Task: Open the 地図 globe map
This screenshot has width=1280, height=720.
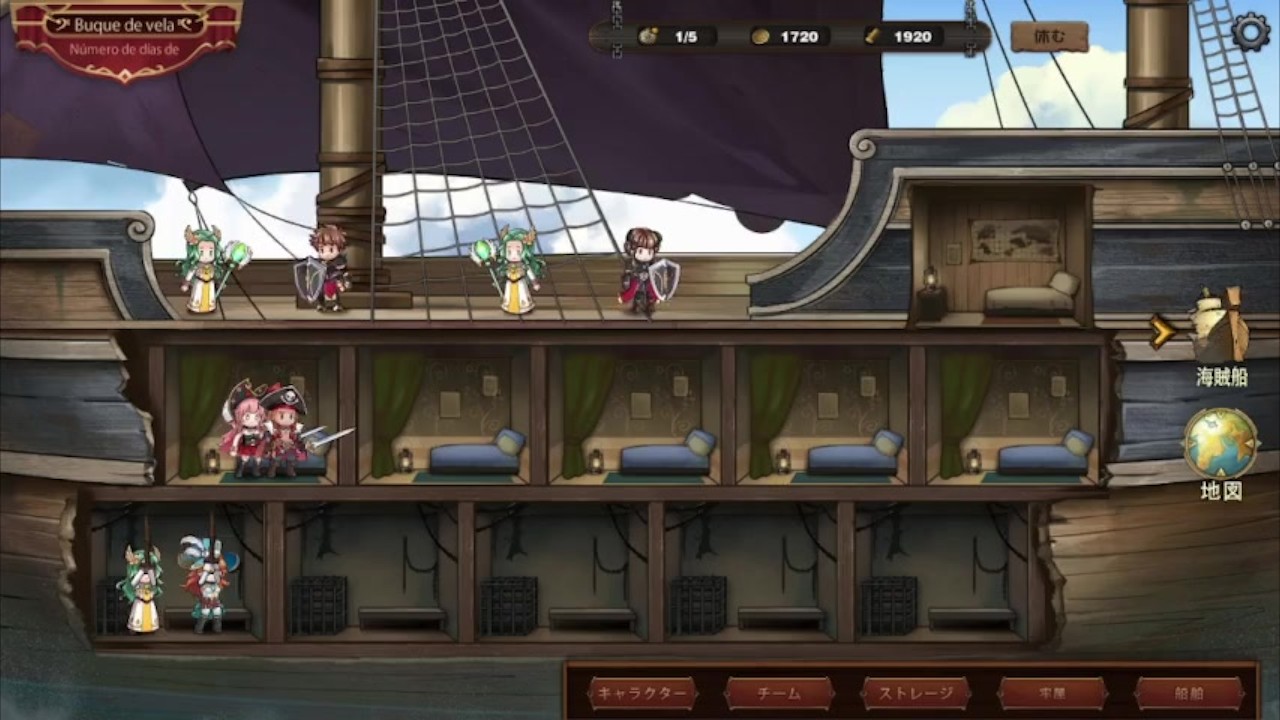Action: [x=1221, y=444]
